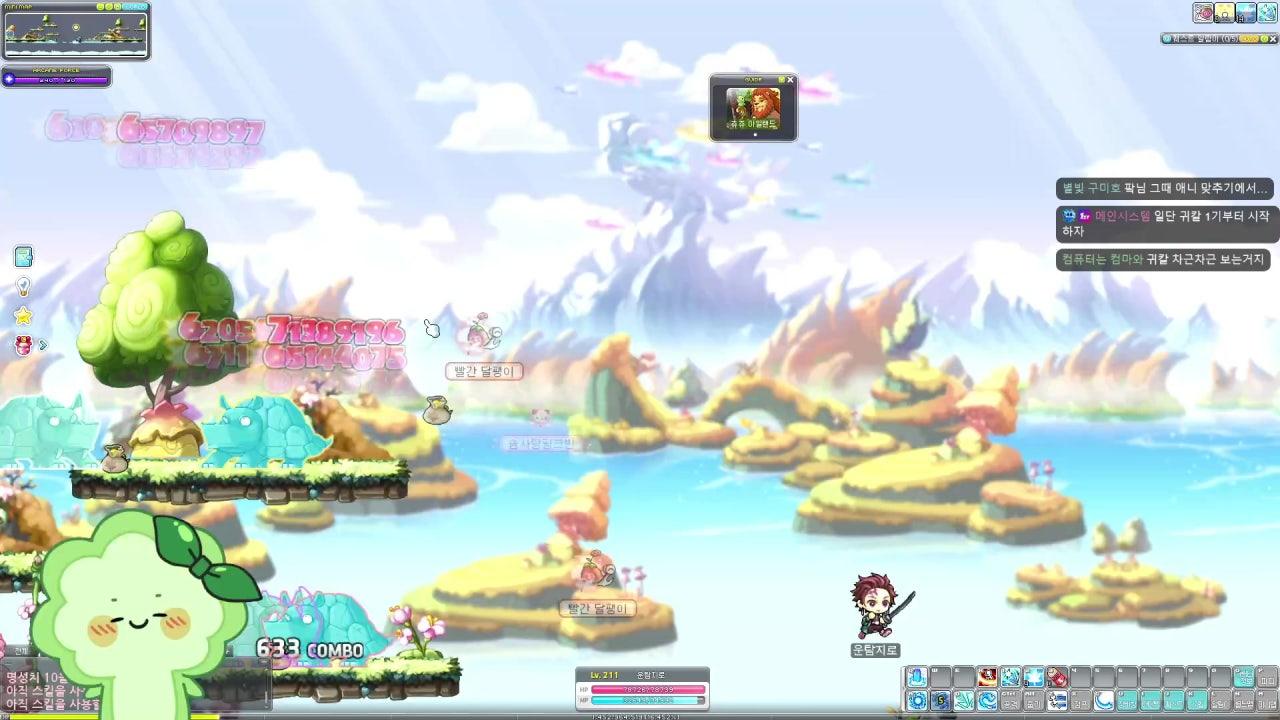Trigger the blue water swirl skill
The height and width of the screenshot is (720, 1280).
click(x=987, y=701)
